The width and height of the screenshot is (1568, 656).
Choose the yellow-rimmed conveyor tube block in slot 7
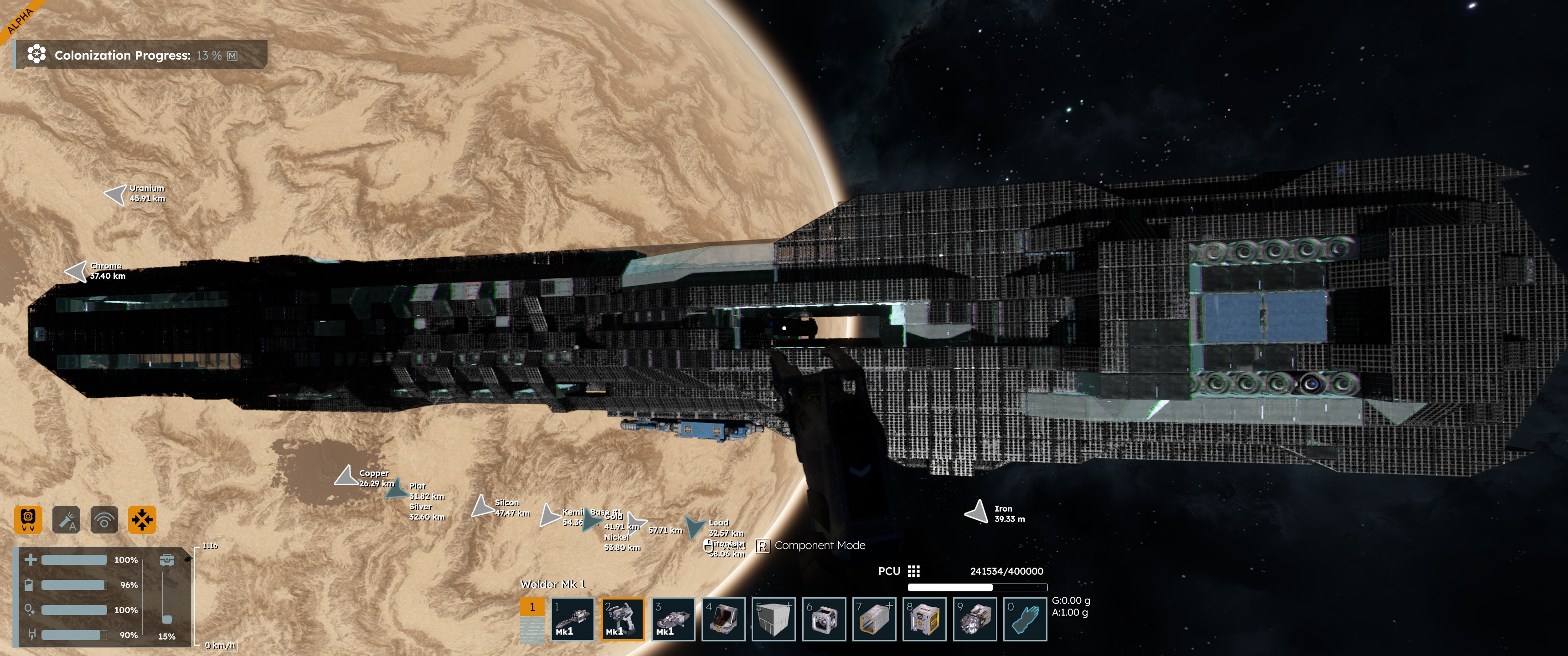click(x=874, y=619)
